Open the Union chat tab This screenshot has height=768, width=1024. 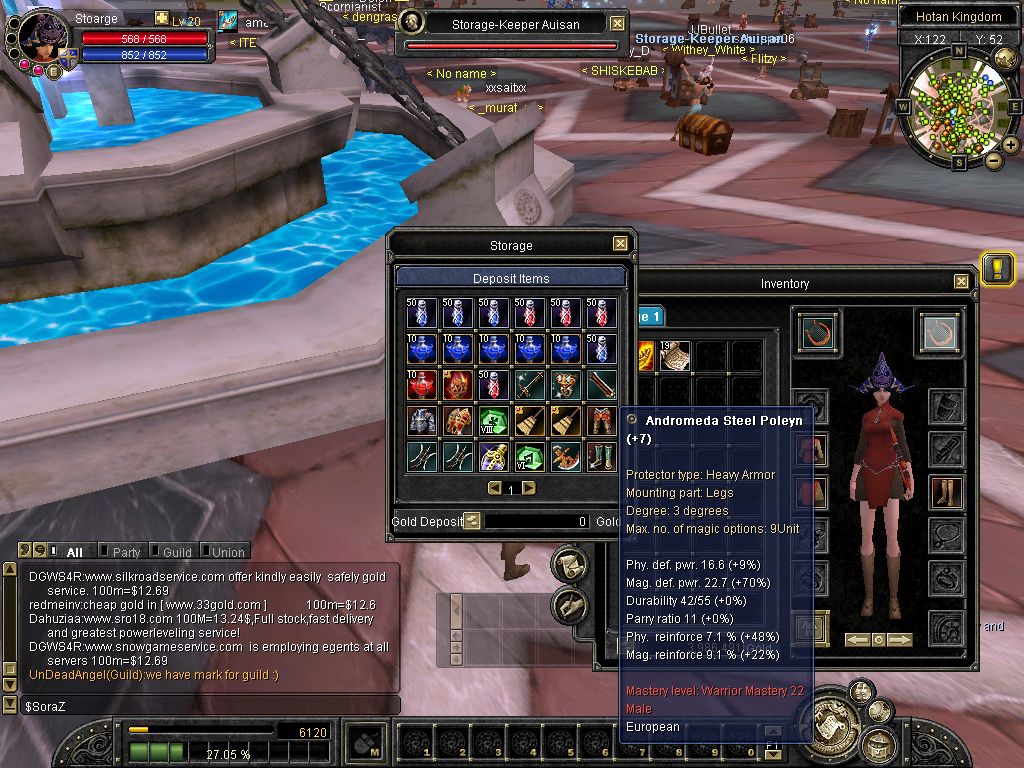point(227,552)
